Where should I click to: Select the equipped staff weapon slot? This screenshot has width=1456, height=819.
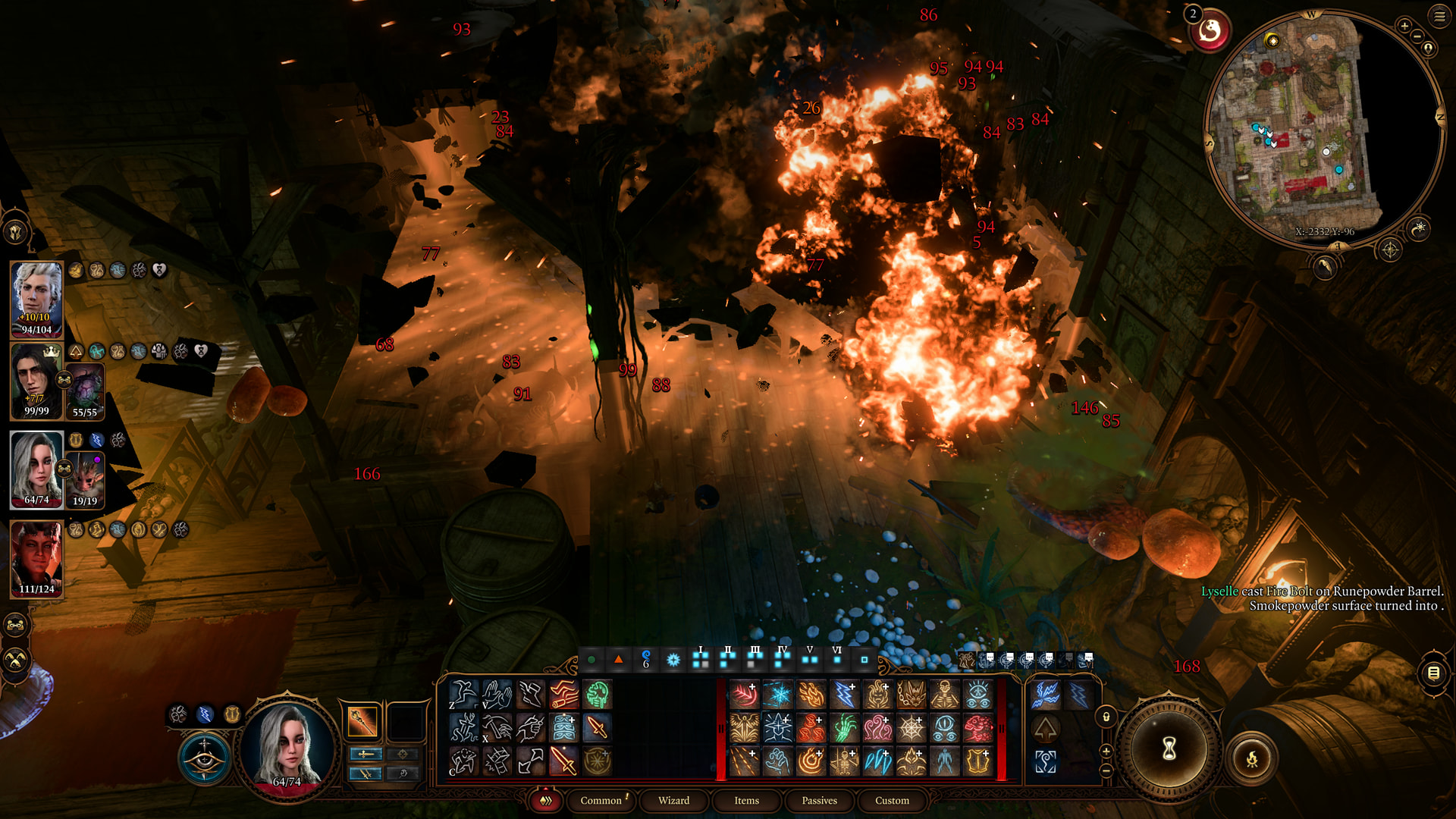[x=362, y=721]
